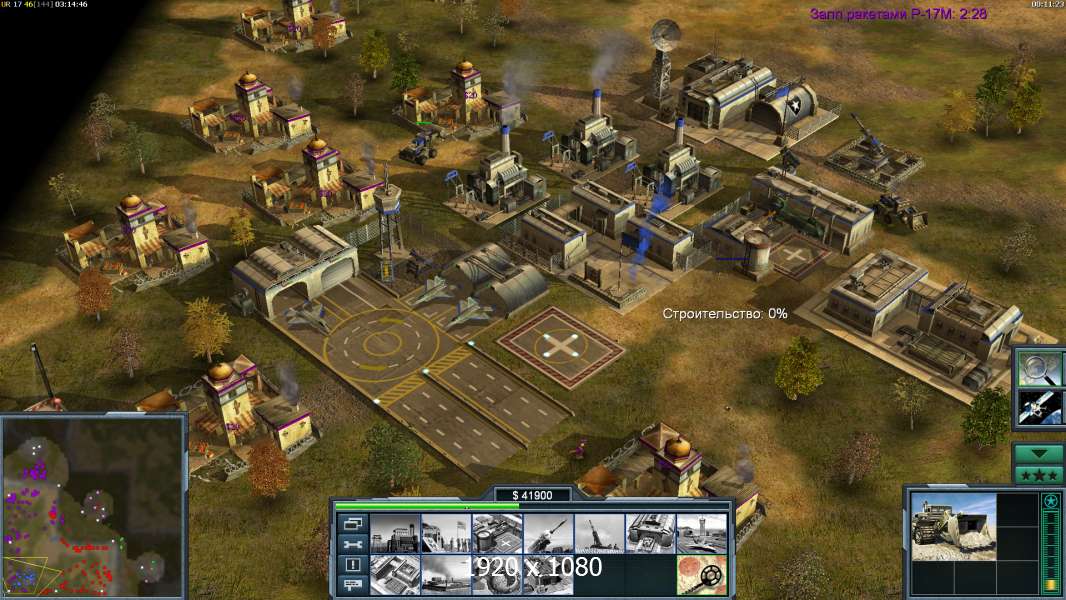The width and height of the screenshot is (1066, 600).
Task: Select the bulldozer unit portrait
Action: pyautogui.click(x=954, y=526)
